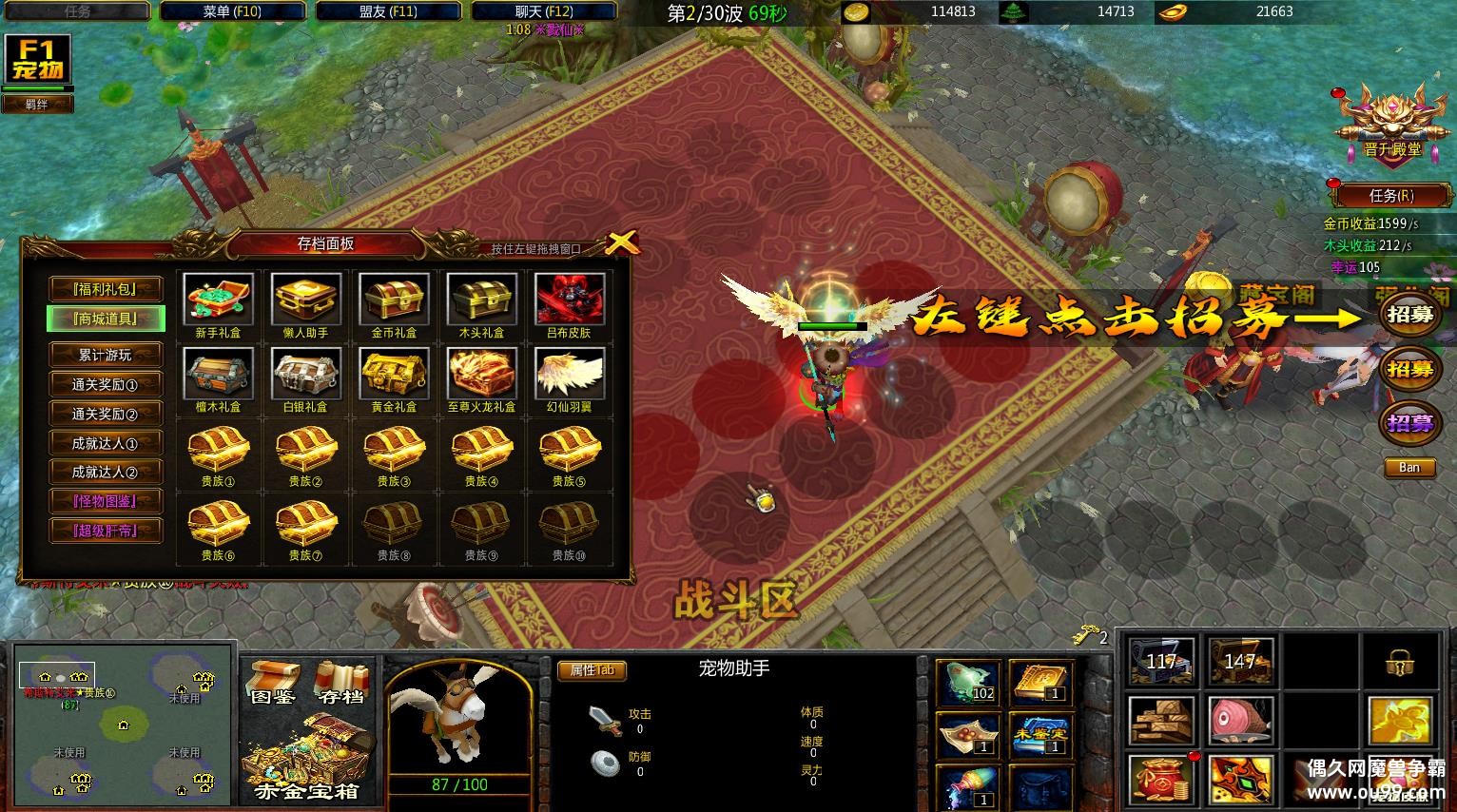The height and width of the screenshot is (812, 1457).
Task: Open the 盟友 (F11) allies menu
Action: pyautogui.click(x=388, y=12)
